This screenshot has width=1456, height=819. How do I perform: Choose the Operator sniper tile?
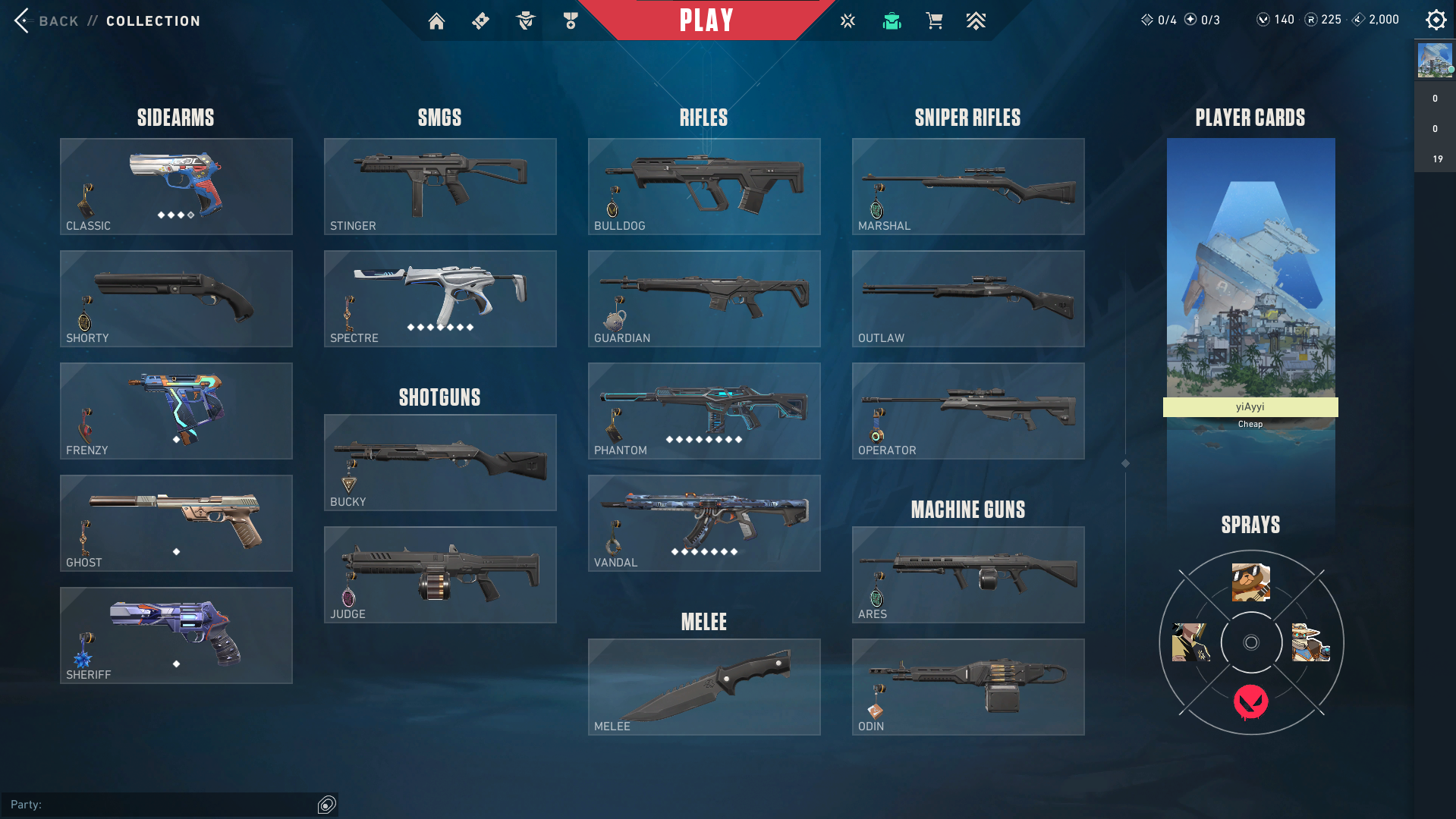pos(968,411)
